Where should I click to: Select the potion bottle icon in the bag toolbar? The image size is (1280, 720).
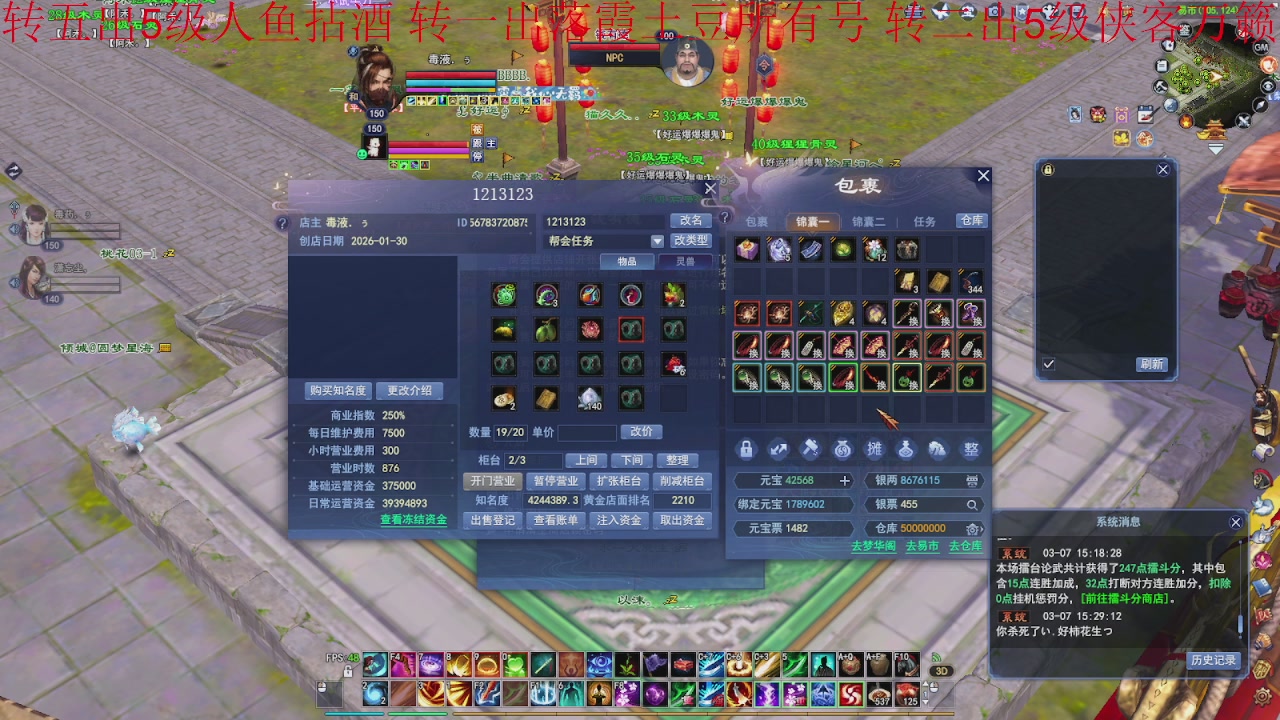click(x=906, y=449)
